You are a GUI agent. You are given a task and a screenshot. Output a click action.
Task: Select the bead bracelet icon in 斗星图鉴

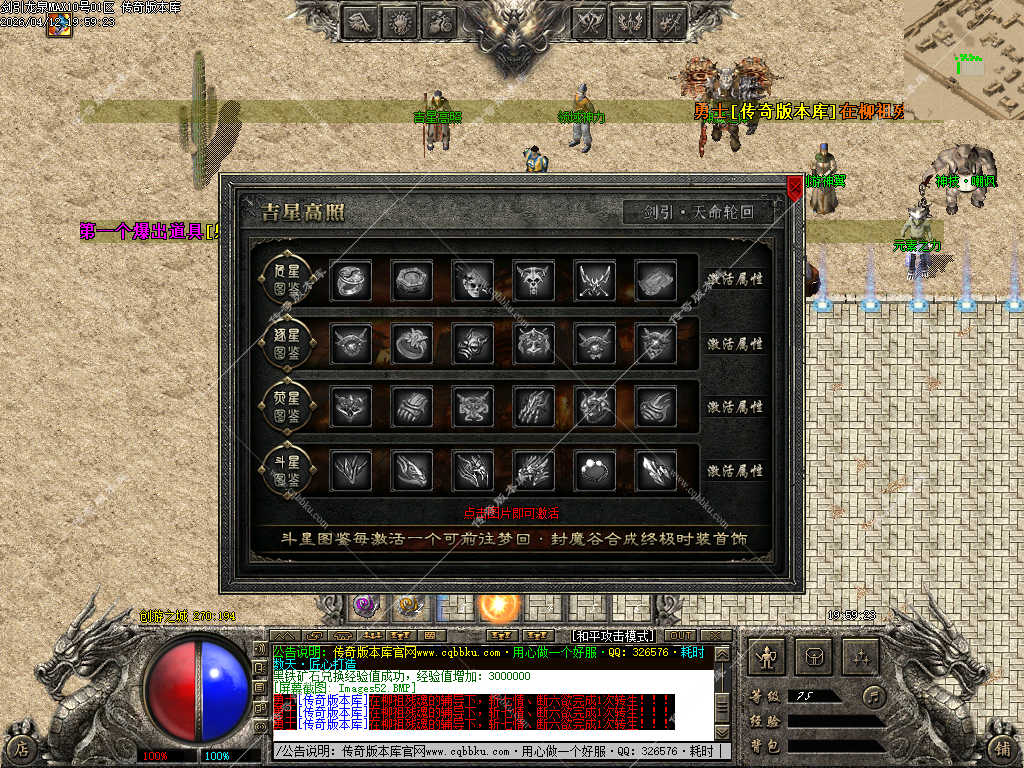tap(594, 470)
